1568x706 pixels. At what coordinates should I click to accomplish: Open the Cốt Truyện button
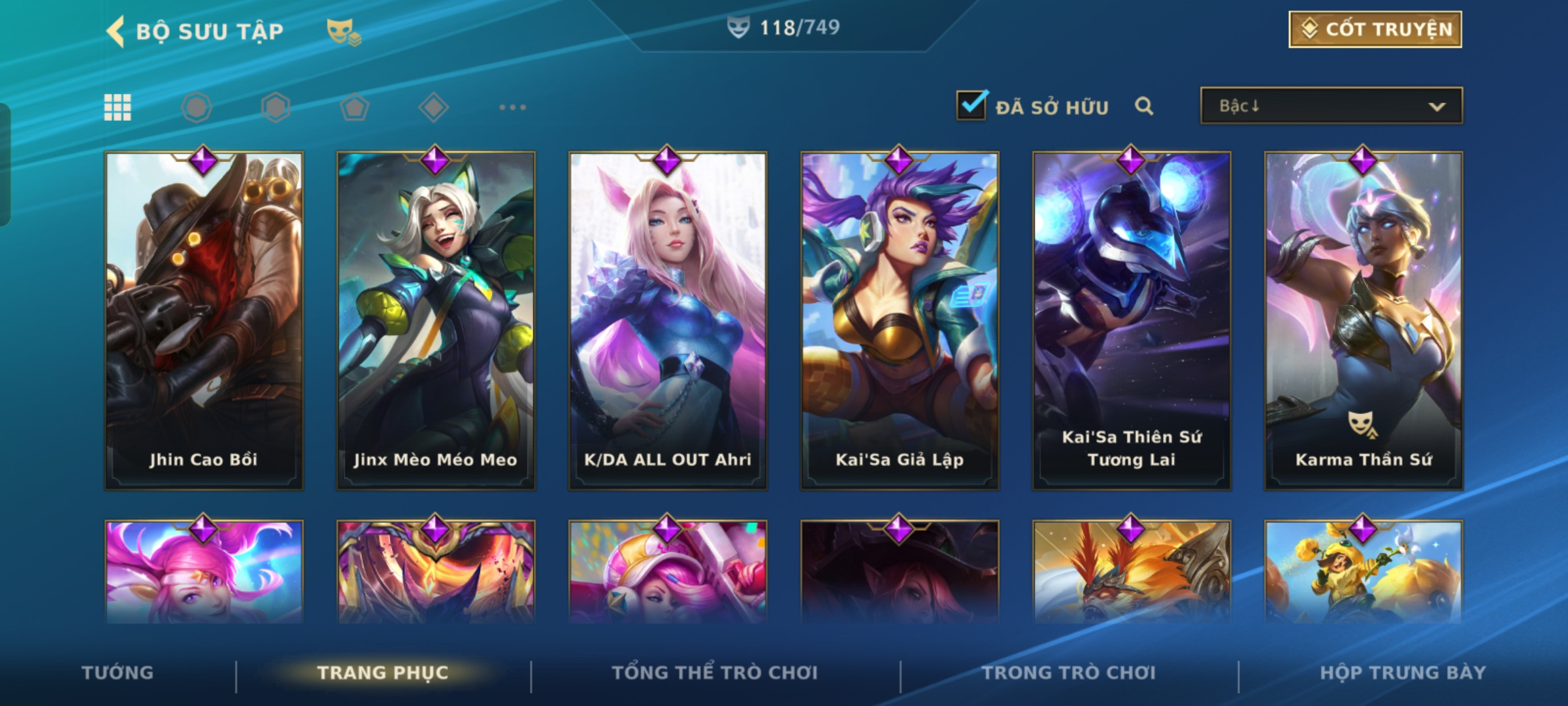pyautogui.click(x=1375, y=29)
